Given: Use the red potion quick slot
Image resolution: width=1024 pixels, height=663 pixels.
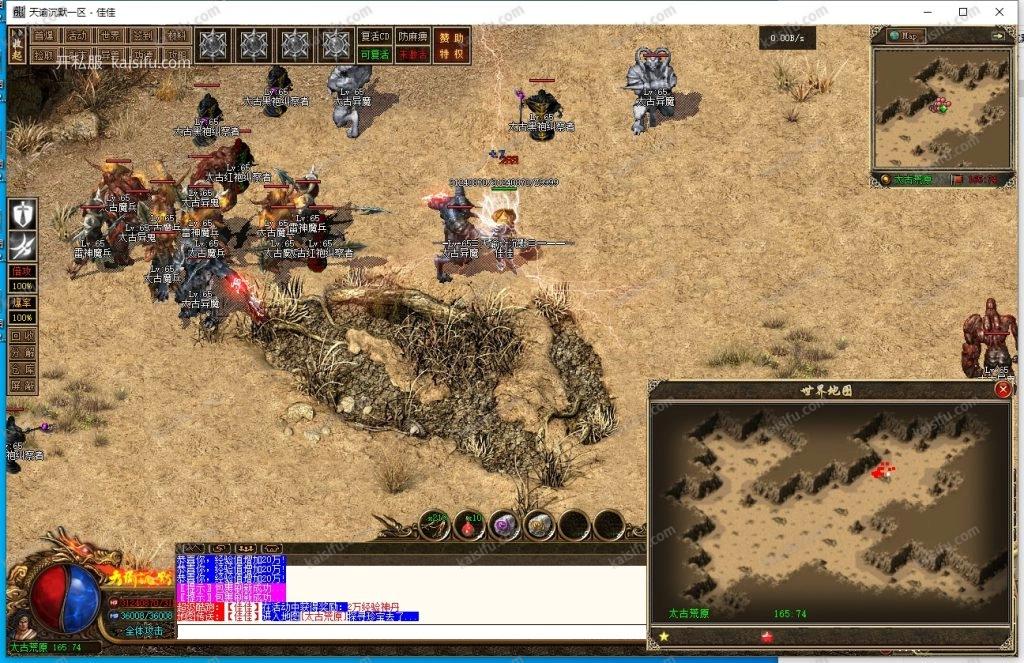Looking at the screenshot, I should (x=469, y=523).
